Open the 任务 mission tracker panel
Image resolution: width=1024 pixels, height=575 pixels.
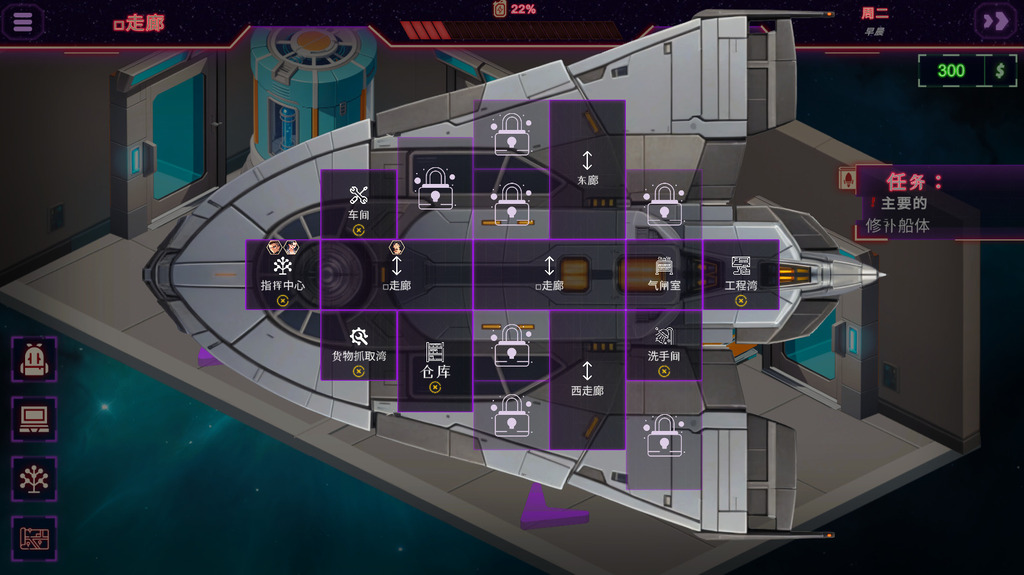pos(913,183)
